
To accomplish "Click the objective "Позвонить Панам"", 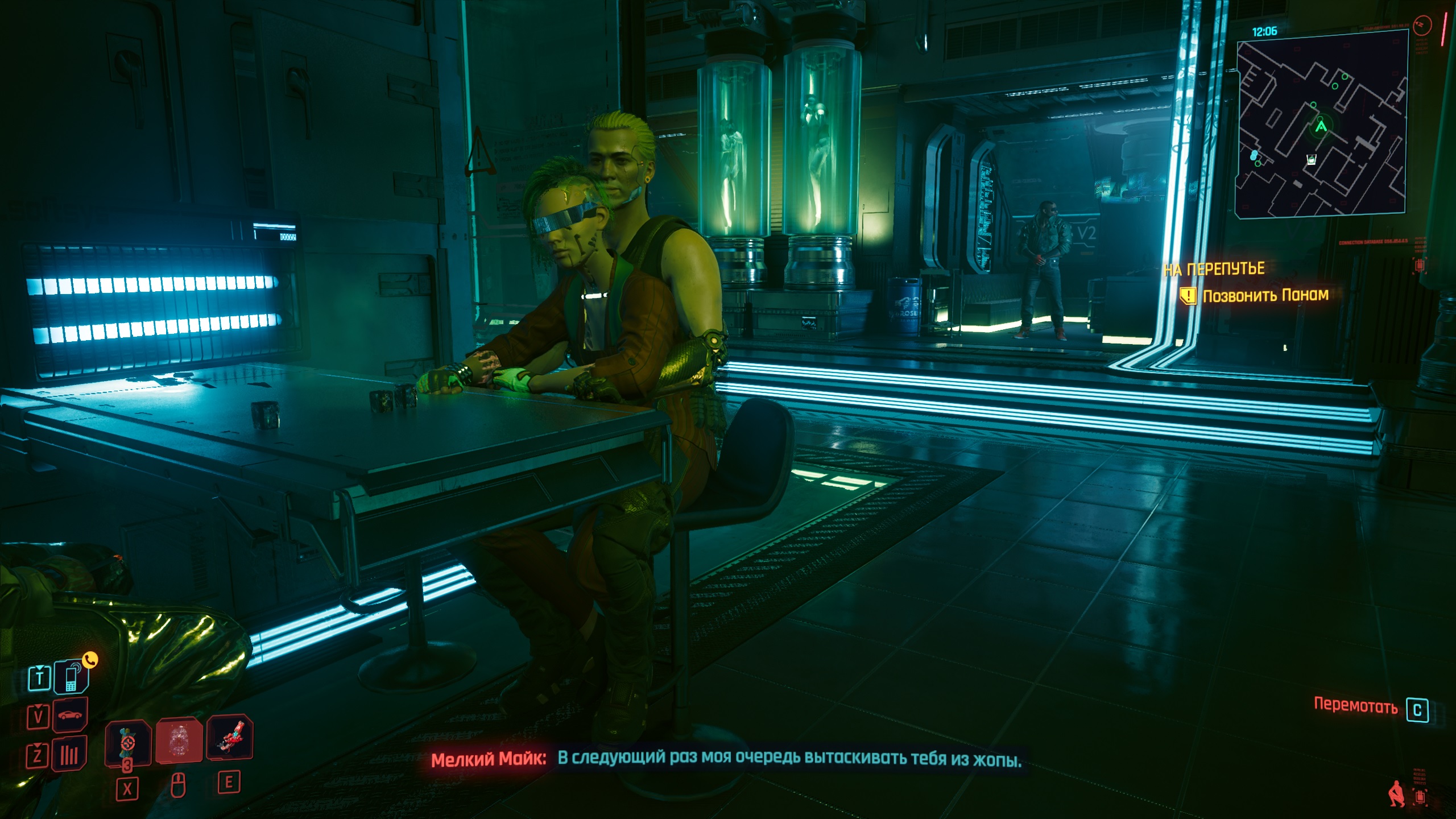I will pyautogui.click(x=1265, y=295).
